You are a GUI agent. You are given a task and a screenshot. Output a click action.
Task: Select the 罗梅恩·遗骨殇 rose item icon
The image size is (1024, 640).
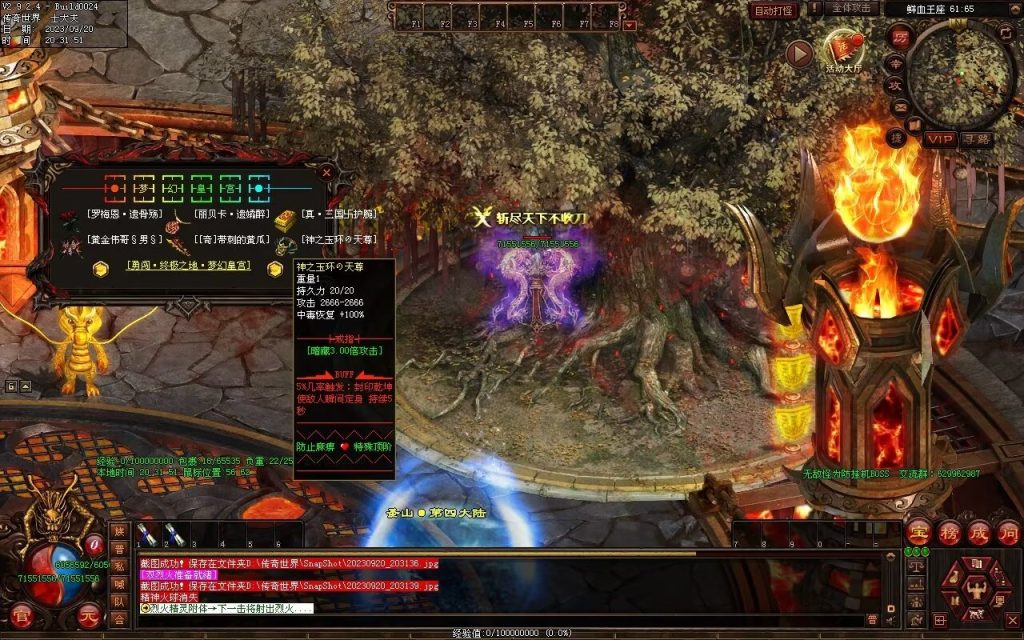69,217
